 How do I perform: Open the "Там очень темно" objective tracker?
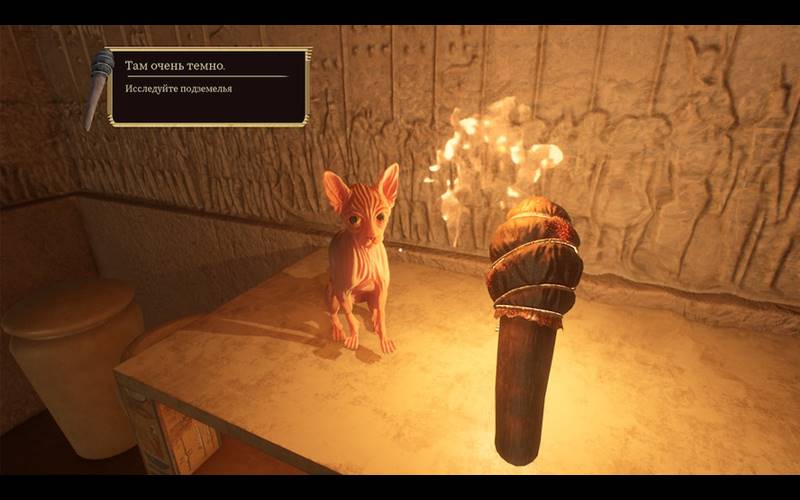coord(208,86)
